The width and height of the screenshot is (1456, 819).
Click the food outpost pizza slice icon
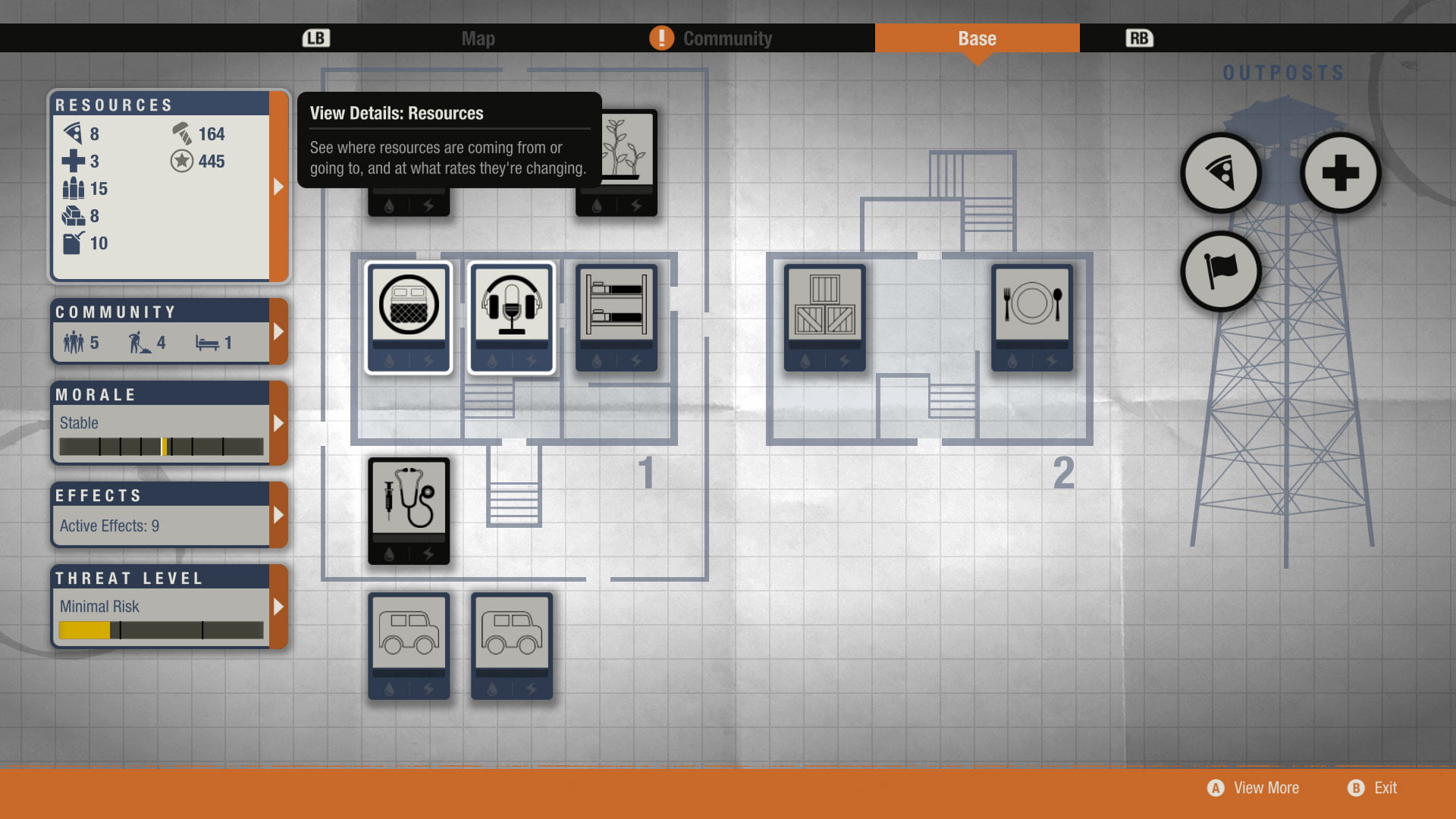1221,174
